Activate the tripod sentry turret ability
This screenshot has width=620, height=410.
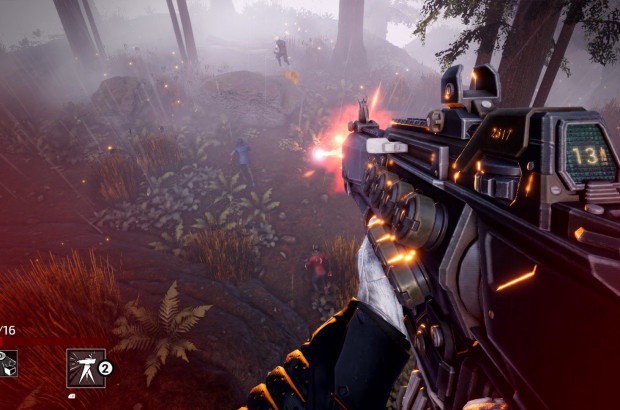85,367
